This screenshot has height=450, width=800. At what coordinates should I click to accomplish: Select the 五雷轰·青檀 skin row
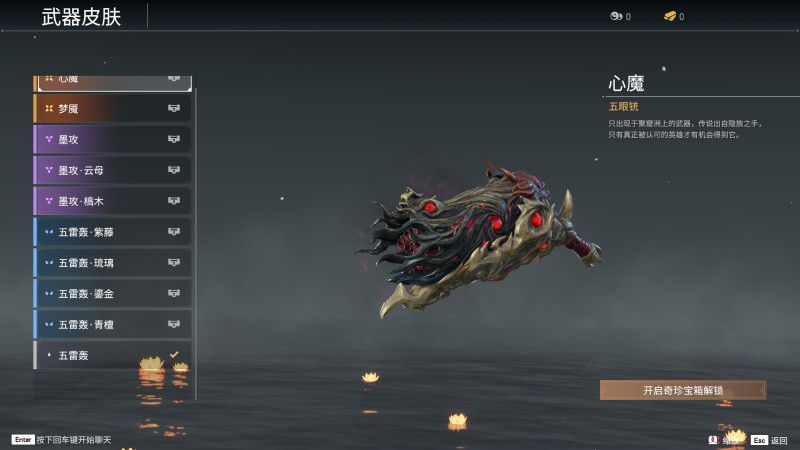112,324
